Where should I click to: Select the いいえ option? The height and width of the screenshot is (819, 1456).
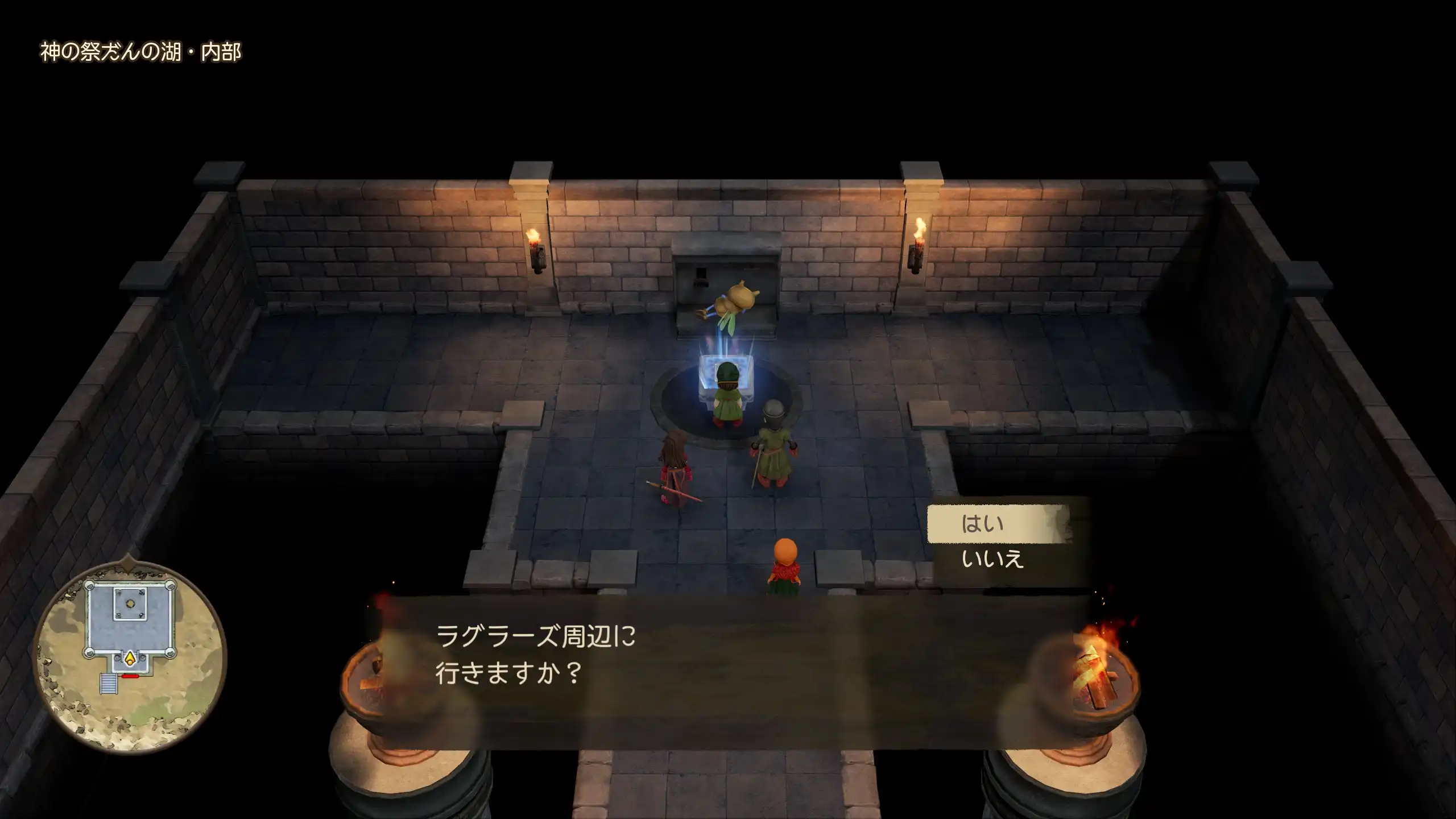(x=992, y=560)
